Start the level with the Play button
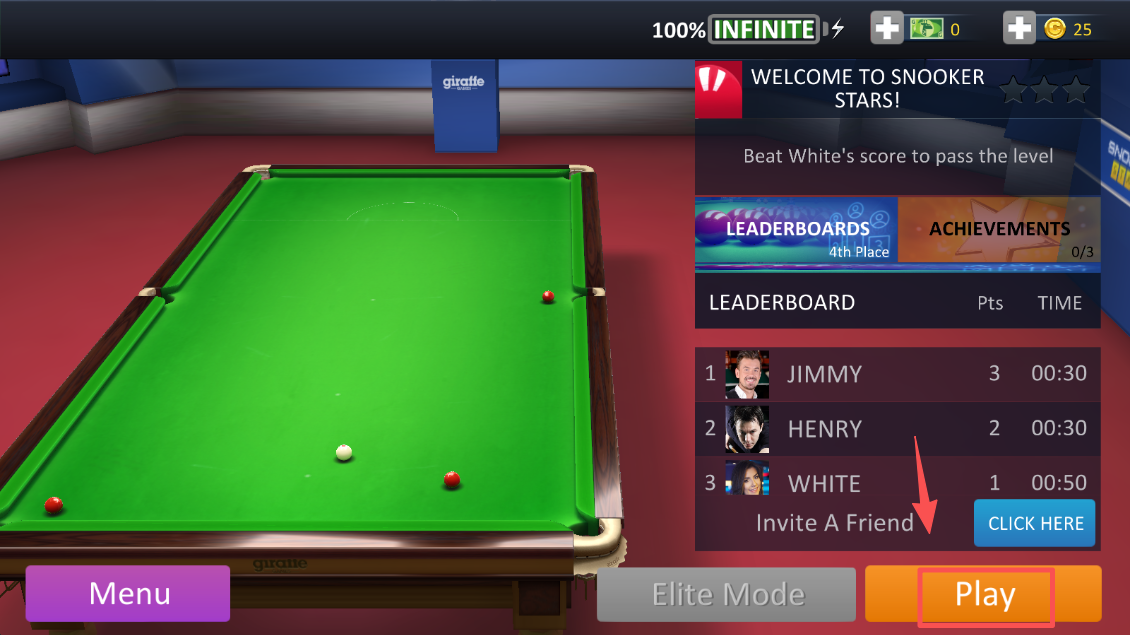Image resolution: width=1130 pixels, height=635 pixels. pyautogui.click(x=984, y=595)
